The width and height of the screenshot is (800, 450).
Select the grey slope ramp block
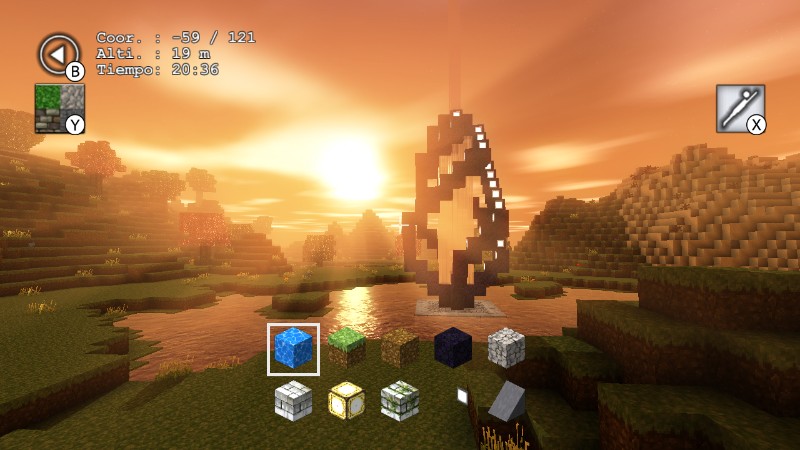coord(507,402)
